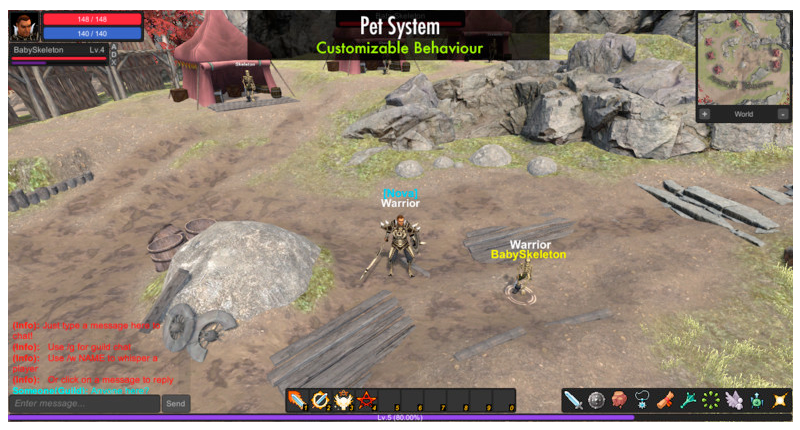The height and width of the screenshot is (430, 800).
Task: Activate the winged skill in slot 3
Action: pyautogui.click(x=344, y=400)
